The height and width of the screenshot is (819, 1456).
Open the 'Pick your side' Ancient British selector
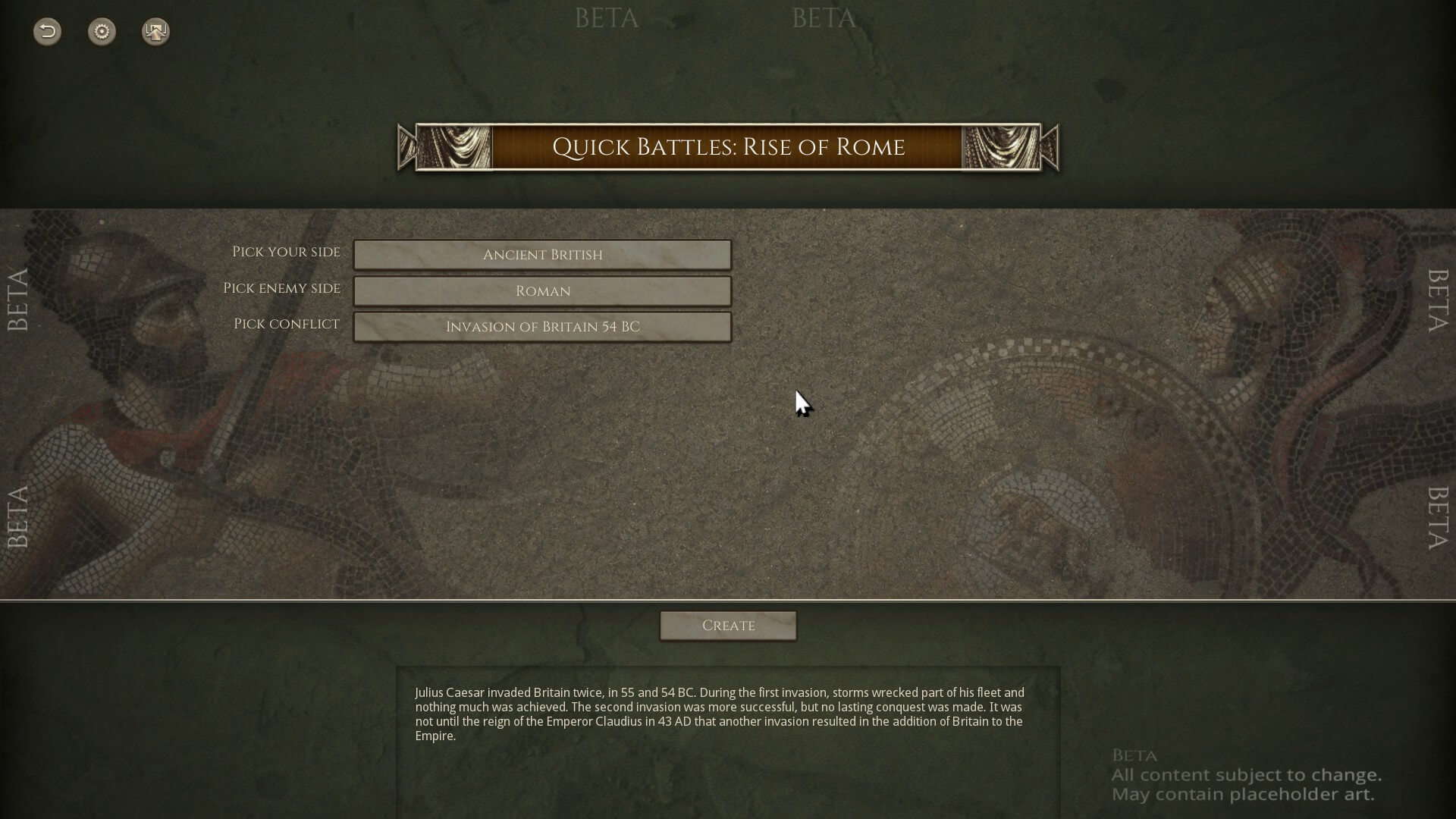pyautogui.click(x=542, y=255)
